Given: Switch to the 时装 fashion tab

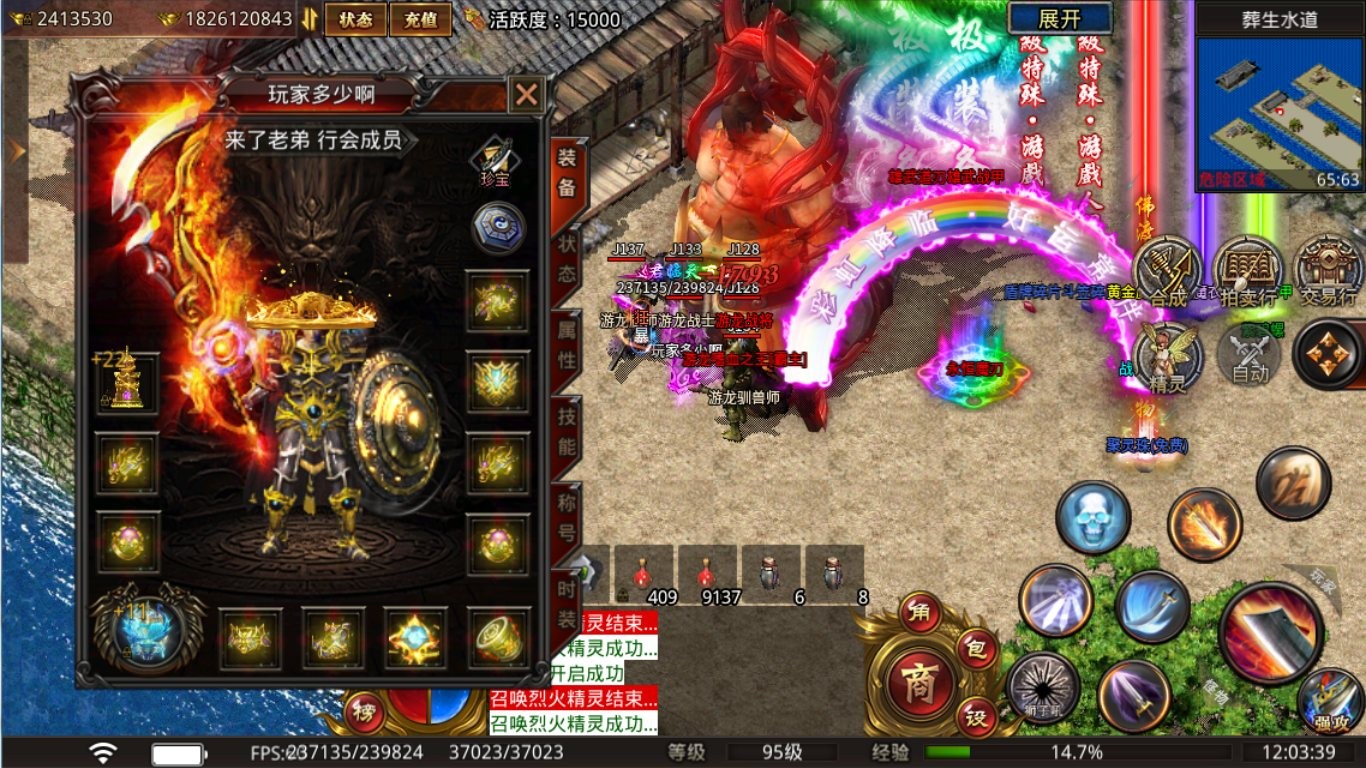Looking at the screenshot, I should [566, 603].
